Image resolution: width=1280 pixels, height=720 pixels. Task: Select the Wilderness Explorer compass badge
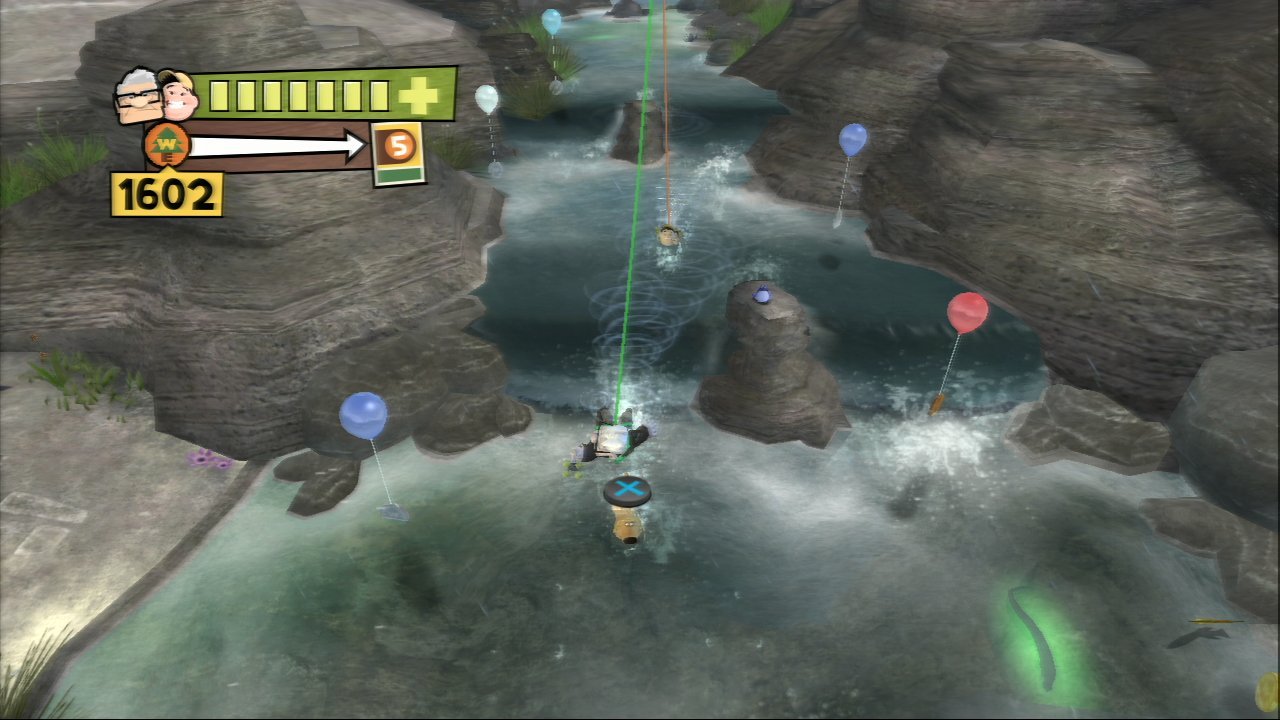coord(166,148)
